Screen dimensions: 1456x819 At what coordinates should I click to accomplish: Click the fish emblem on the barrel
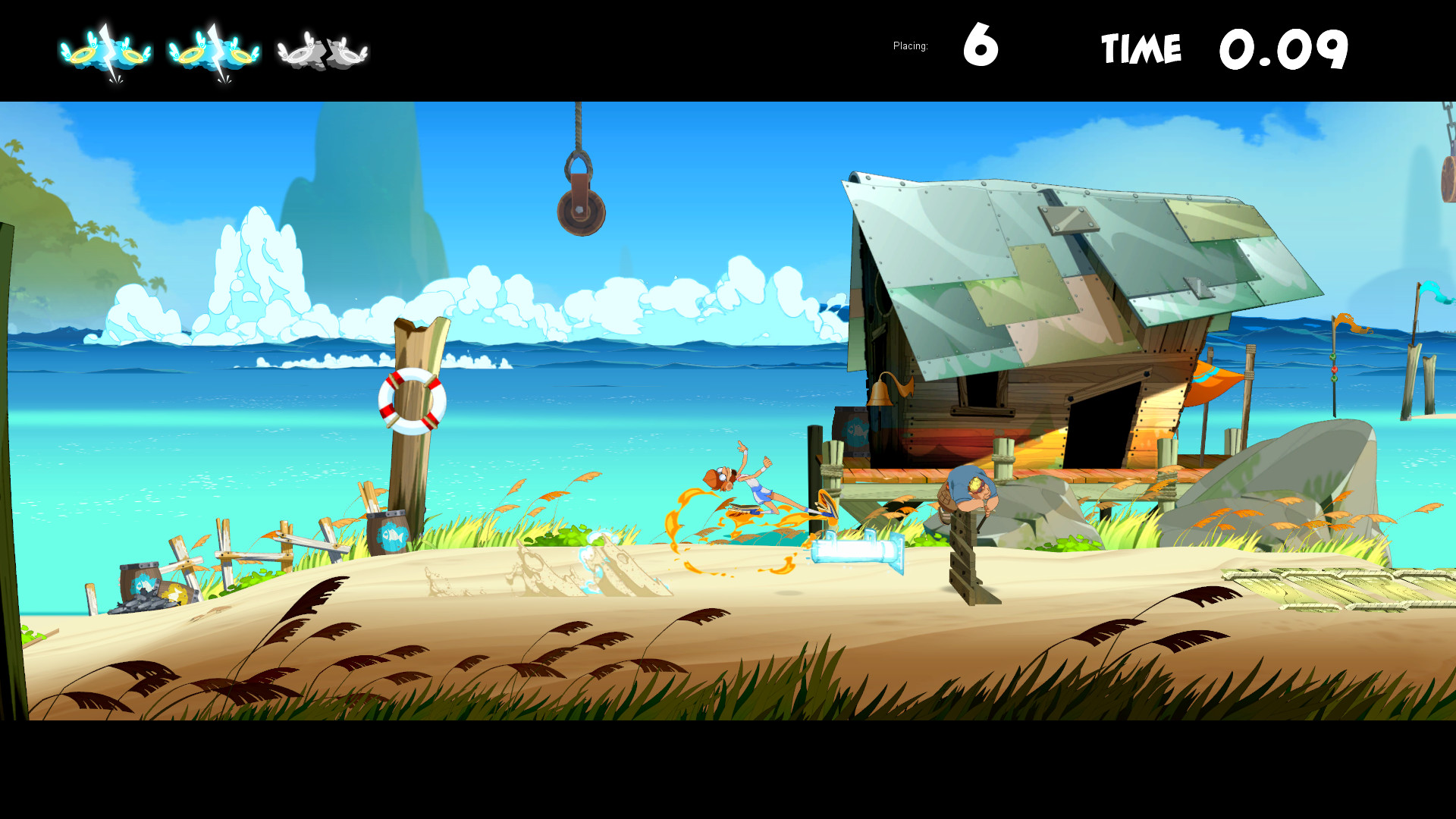tap(394, 535)
